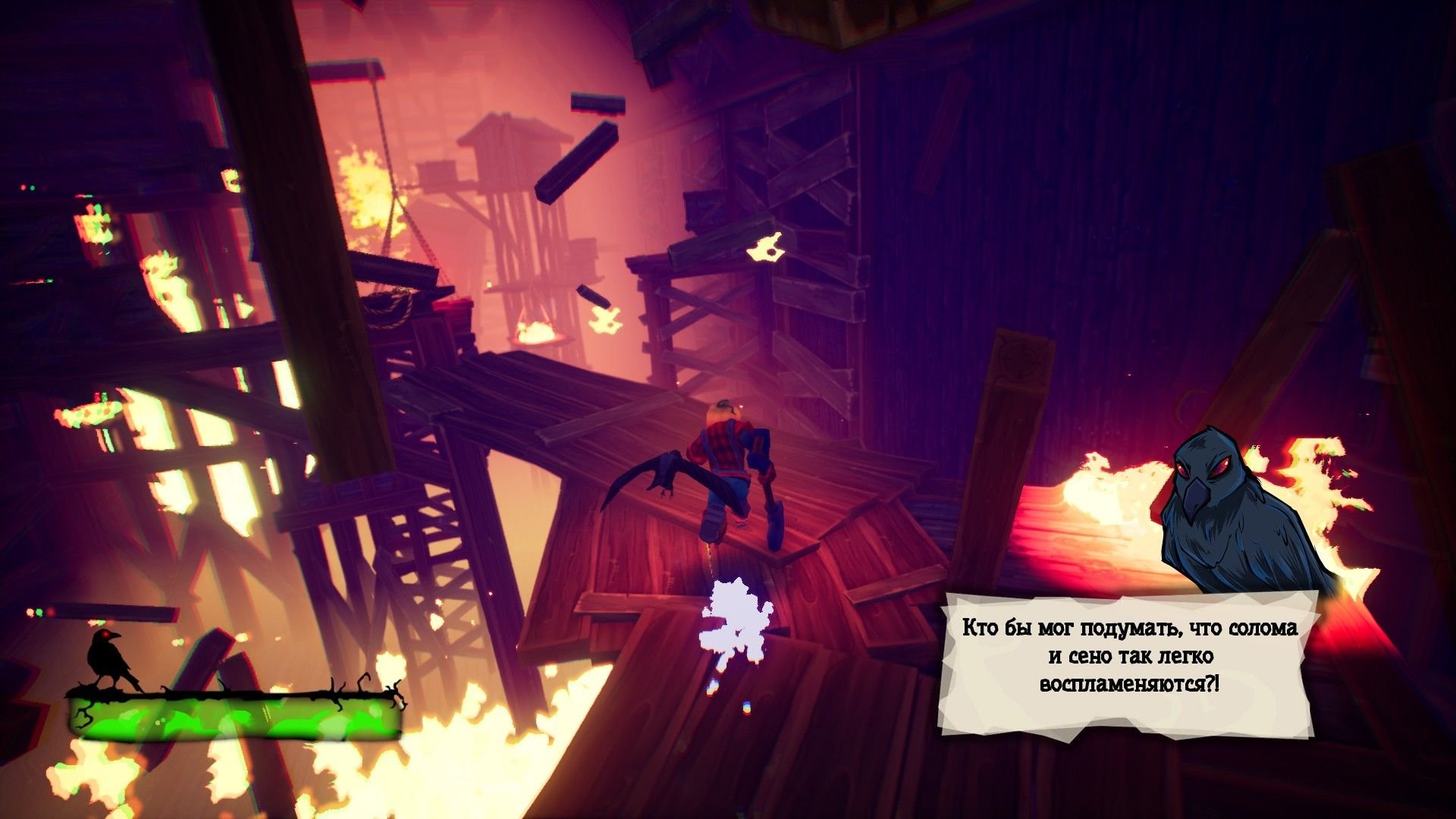This screenshot has width=1456, height=819.
Task: Click the torn-paper dialogue note
Action: point(1129,657)
